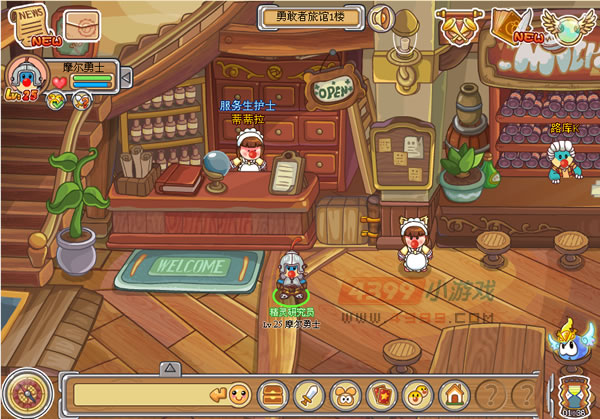Collapse the player status panel arrow

126,77
